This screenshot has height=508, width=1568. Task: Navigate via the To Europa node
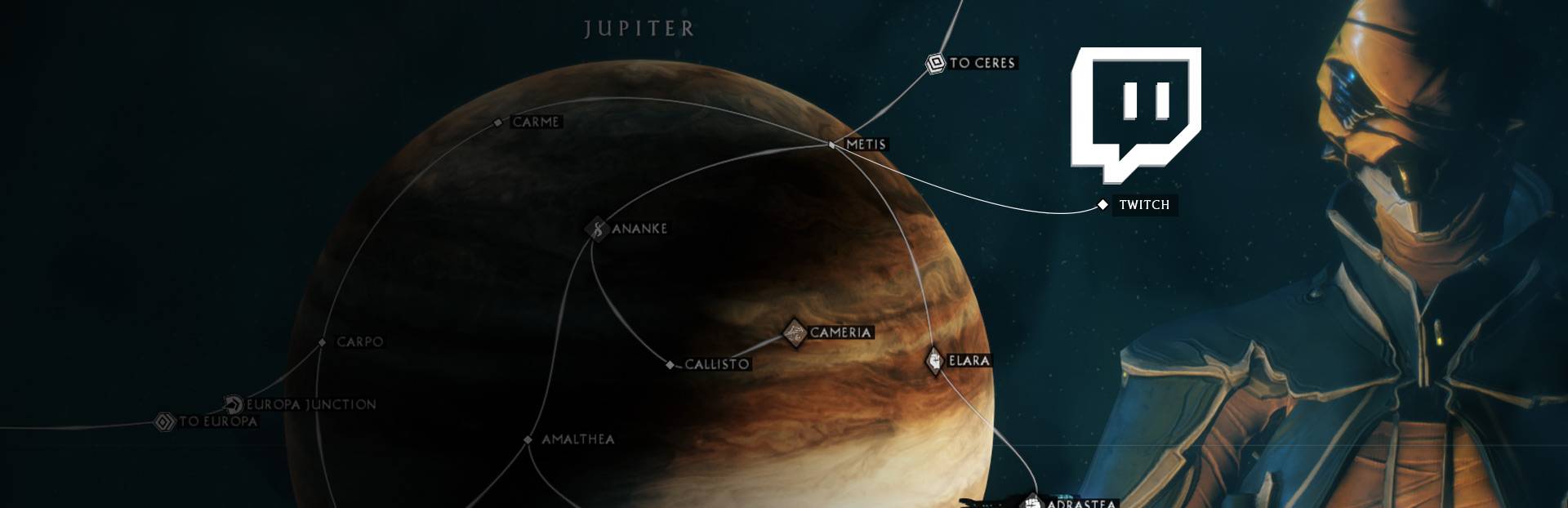coord(166,422)
